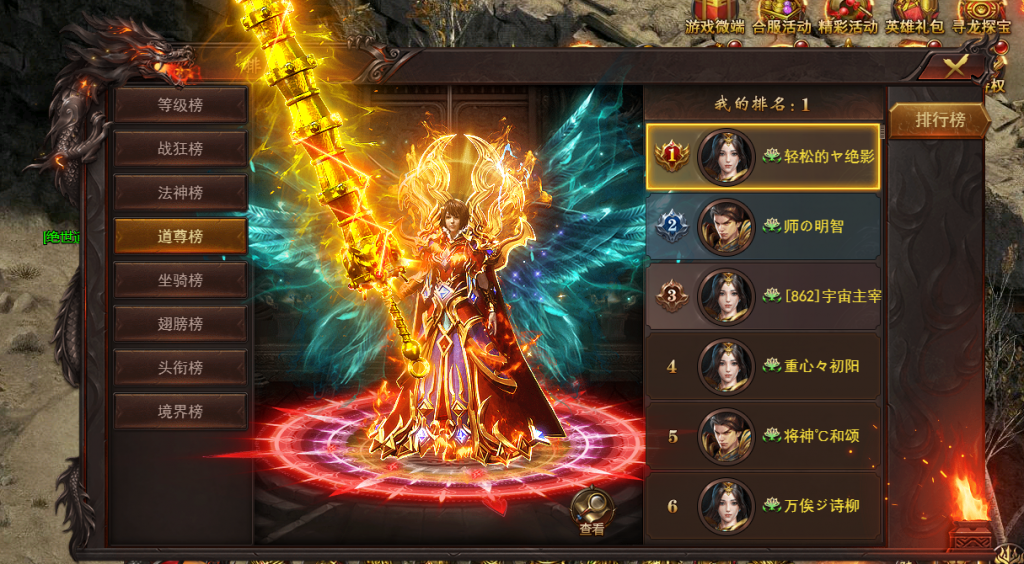Switch to the 头衔榜 tab
The height and width of the screenshot is (564, 1024).
click(x=180, y=368)
